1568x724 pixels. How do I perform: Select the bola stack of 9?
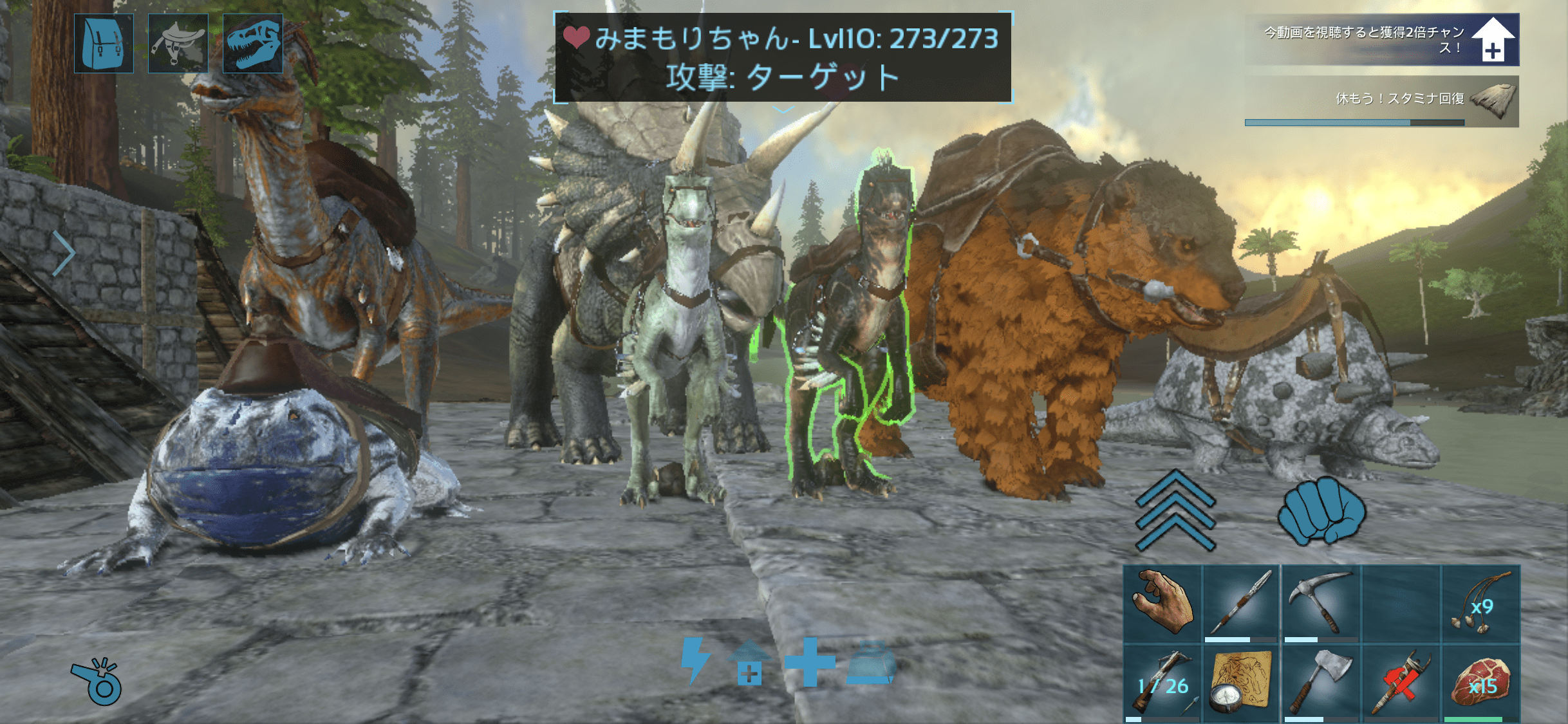point(1480,604)
